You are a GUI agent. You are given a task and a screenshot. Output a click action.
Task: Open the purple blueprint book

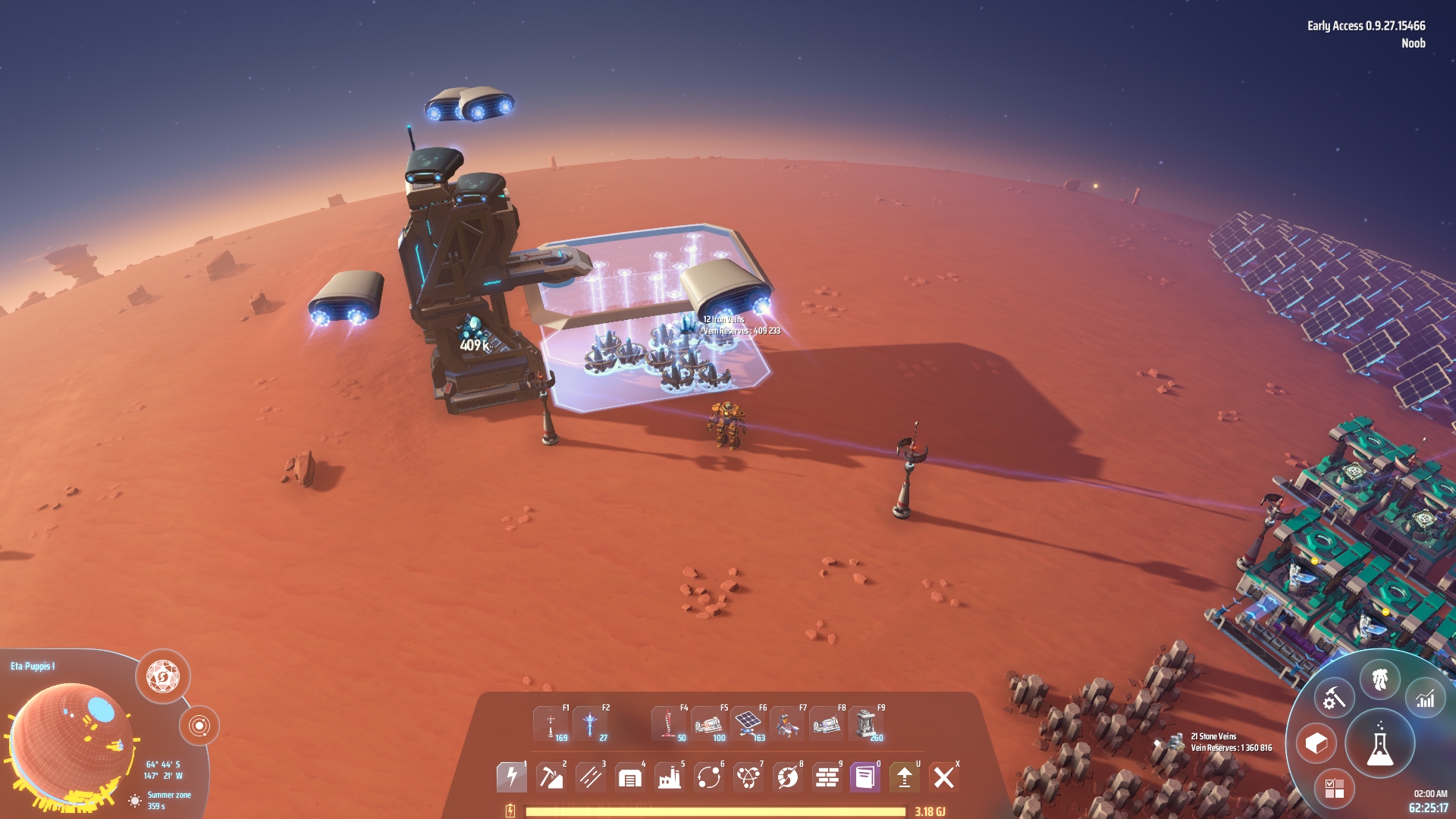point(865,777)
